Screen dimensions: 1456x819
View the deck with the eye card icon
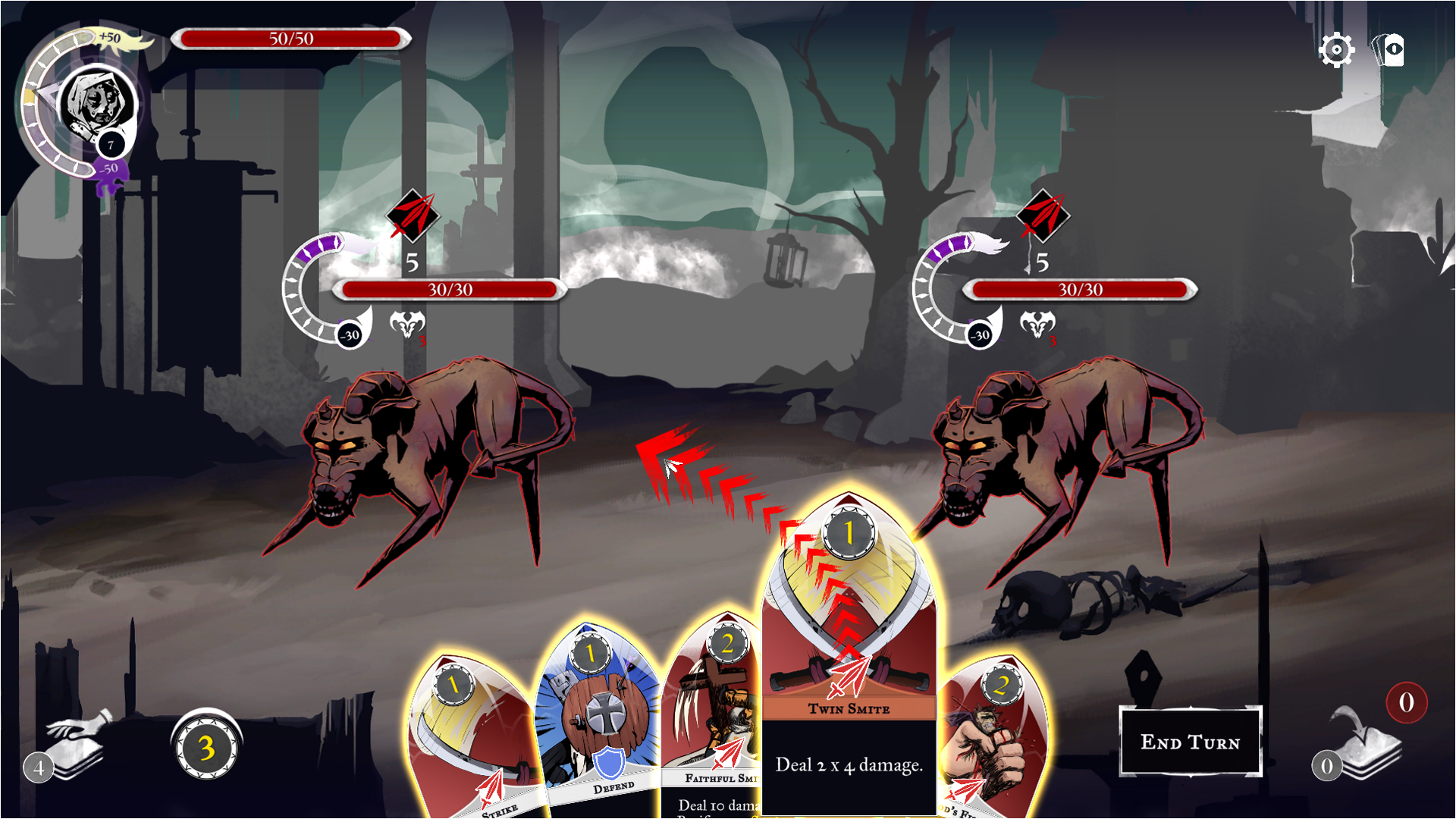(1390, 51)
